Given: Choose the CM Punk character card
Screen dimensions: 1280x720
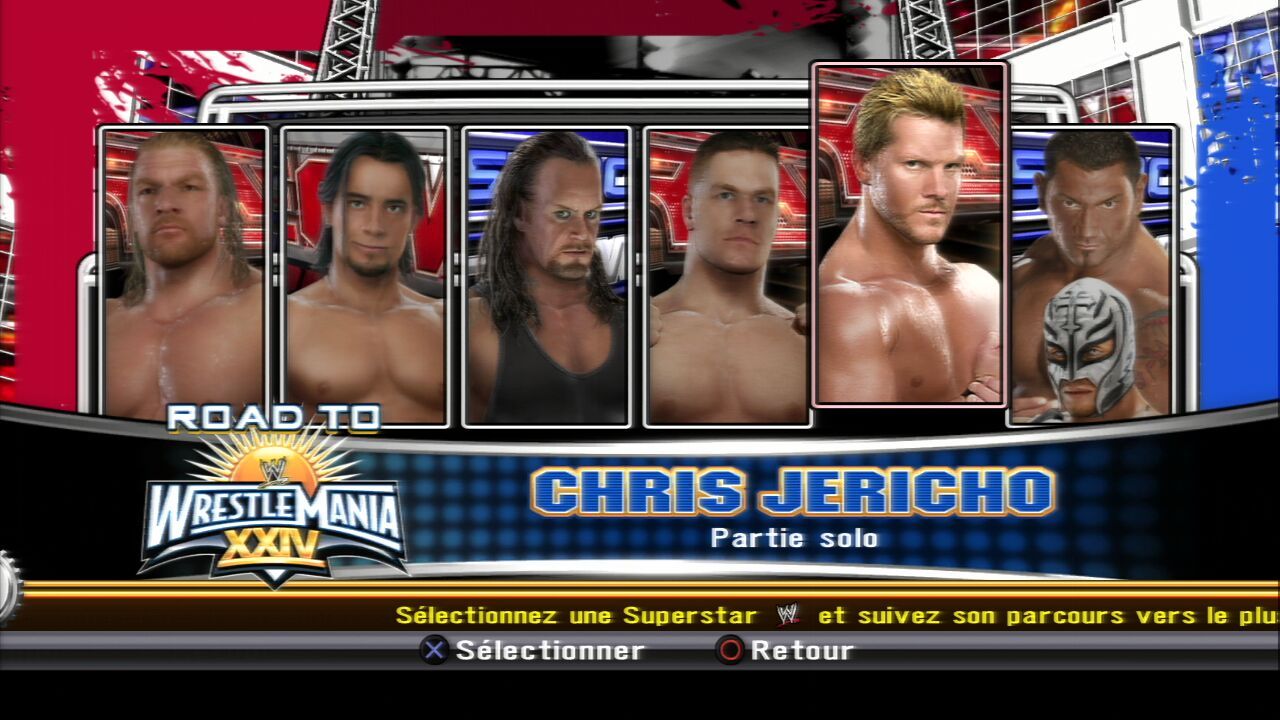Looking at the screenshot, I should [365, 275].
